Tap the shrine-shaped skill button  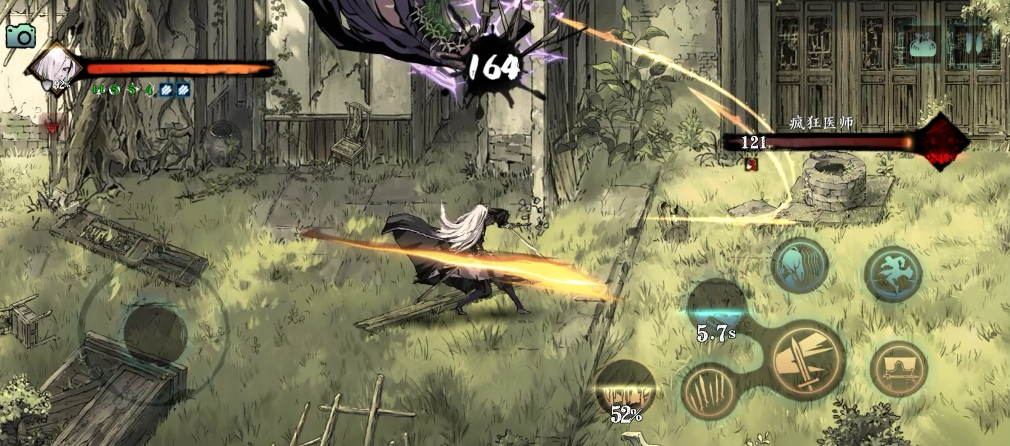(x=898, y=369)
